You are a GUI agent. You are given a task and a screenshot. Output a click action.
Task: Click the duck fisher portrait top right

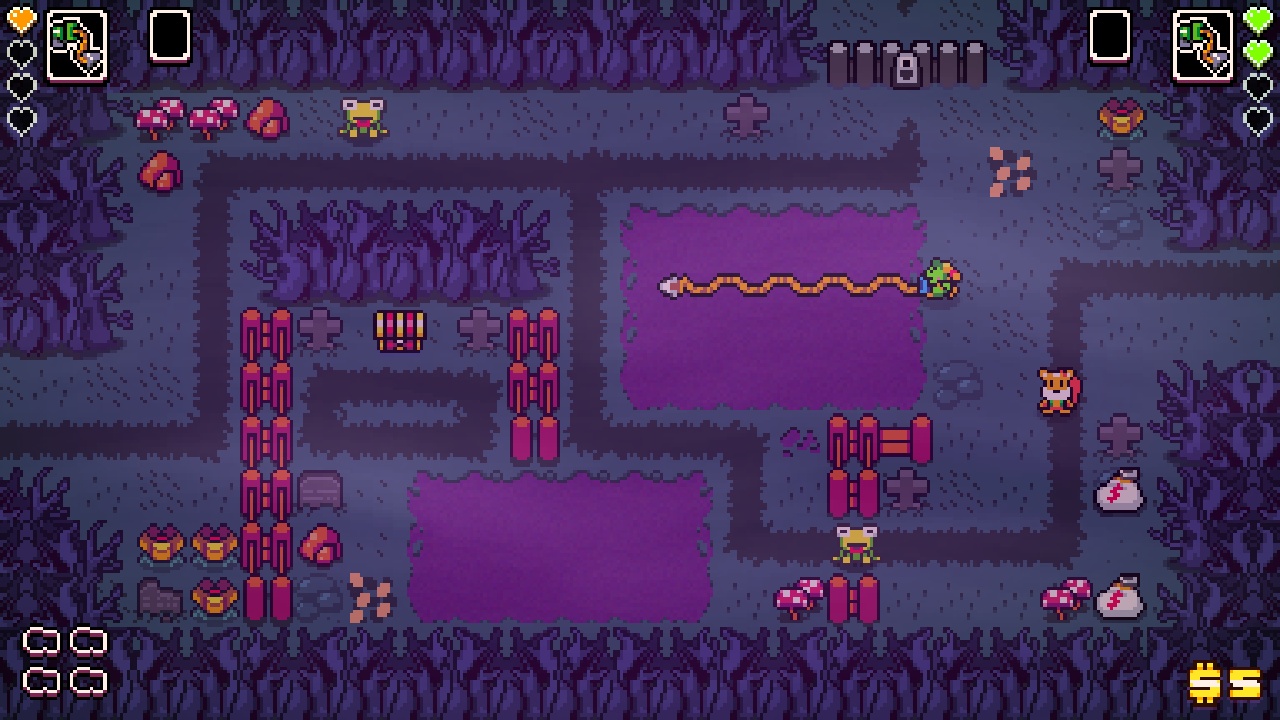coord(1205,42)
